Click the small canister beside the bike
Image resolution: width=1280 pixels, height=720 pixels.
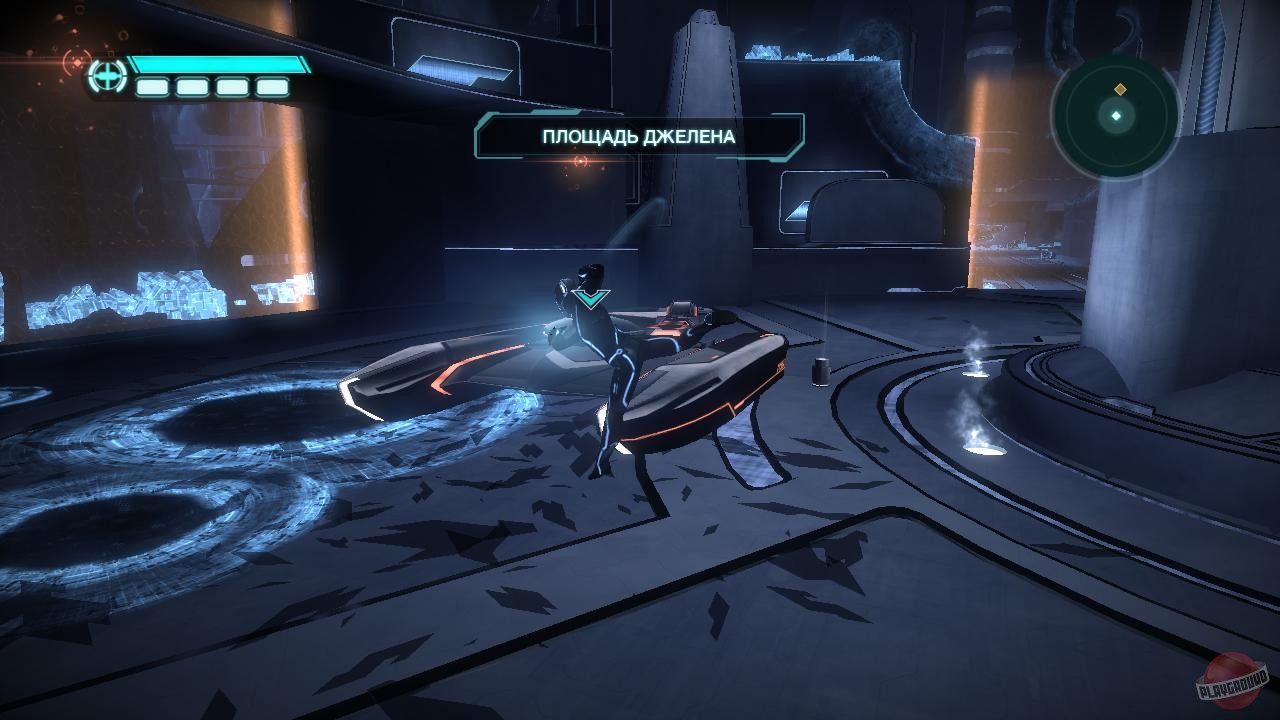pyautogui.click(x=822, y=372)
